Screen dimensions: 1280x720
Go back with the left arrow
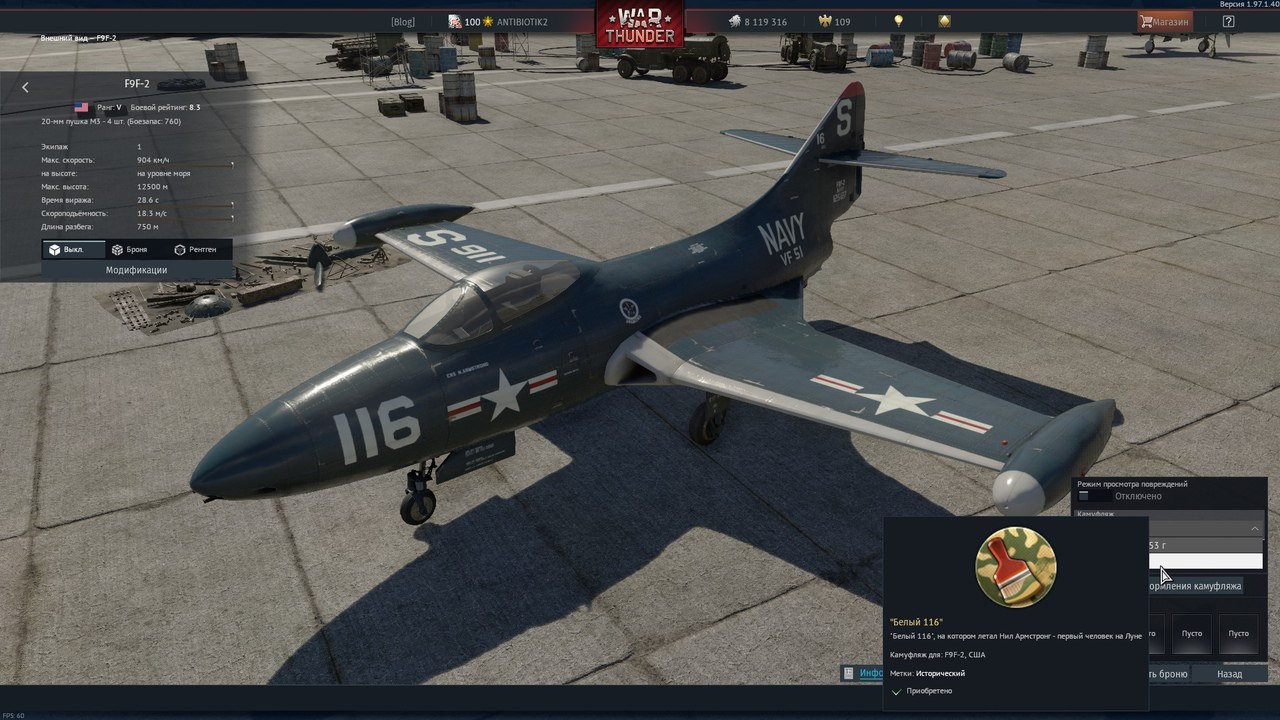pyautogui.click(x=25, y=87)
